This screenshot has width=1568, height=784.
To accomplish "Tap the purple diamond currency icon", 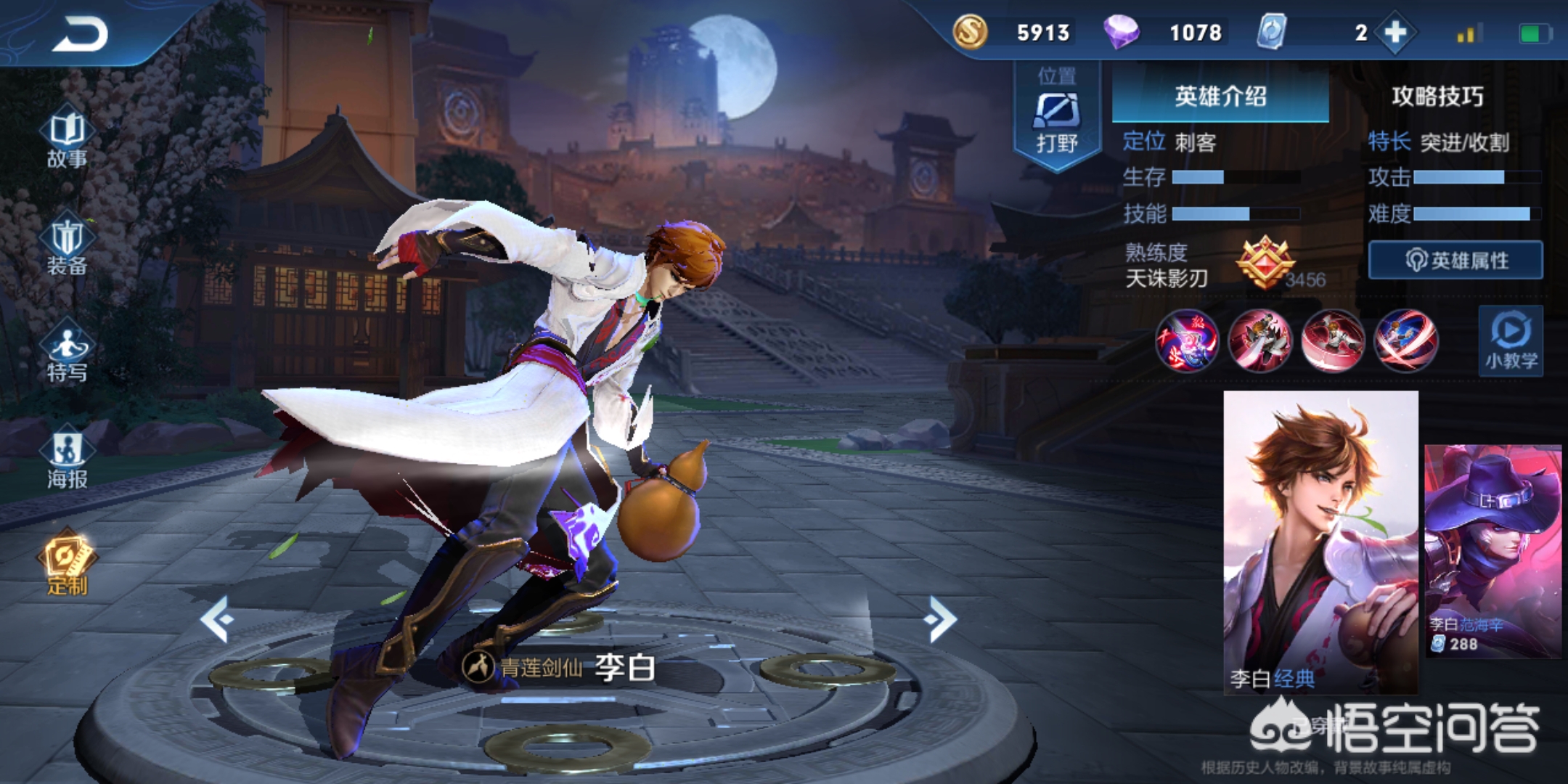I will tap(1121, 32).
